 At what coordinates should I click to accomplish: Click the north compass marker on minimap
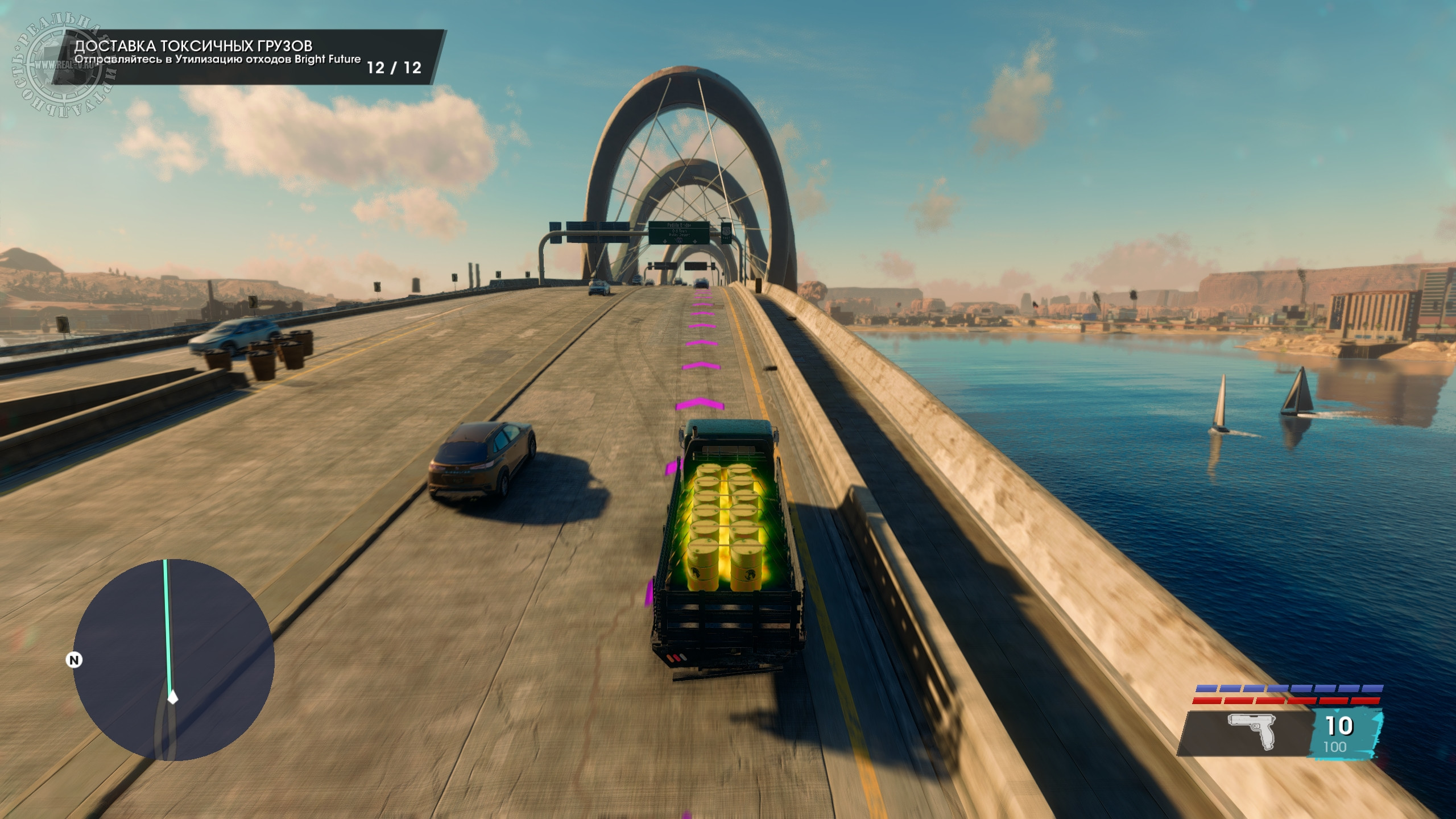click(74, 660)
